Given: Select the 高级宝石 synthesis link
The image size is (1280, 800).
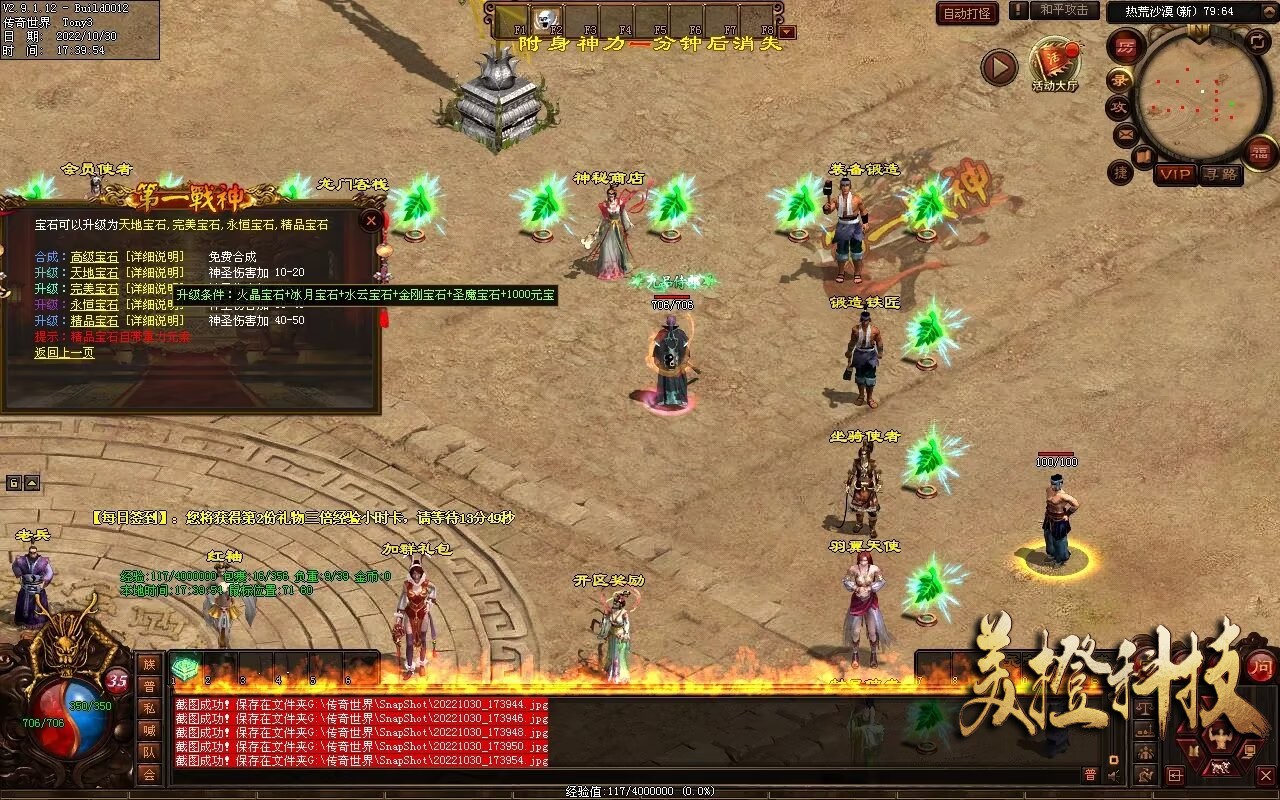Looking at the screenshot, I should pos(94,257).
